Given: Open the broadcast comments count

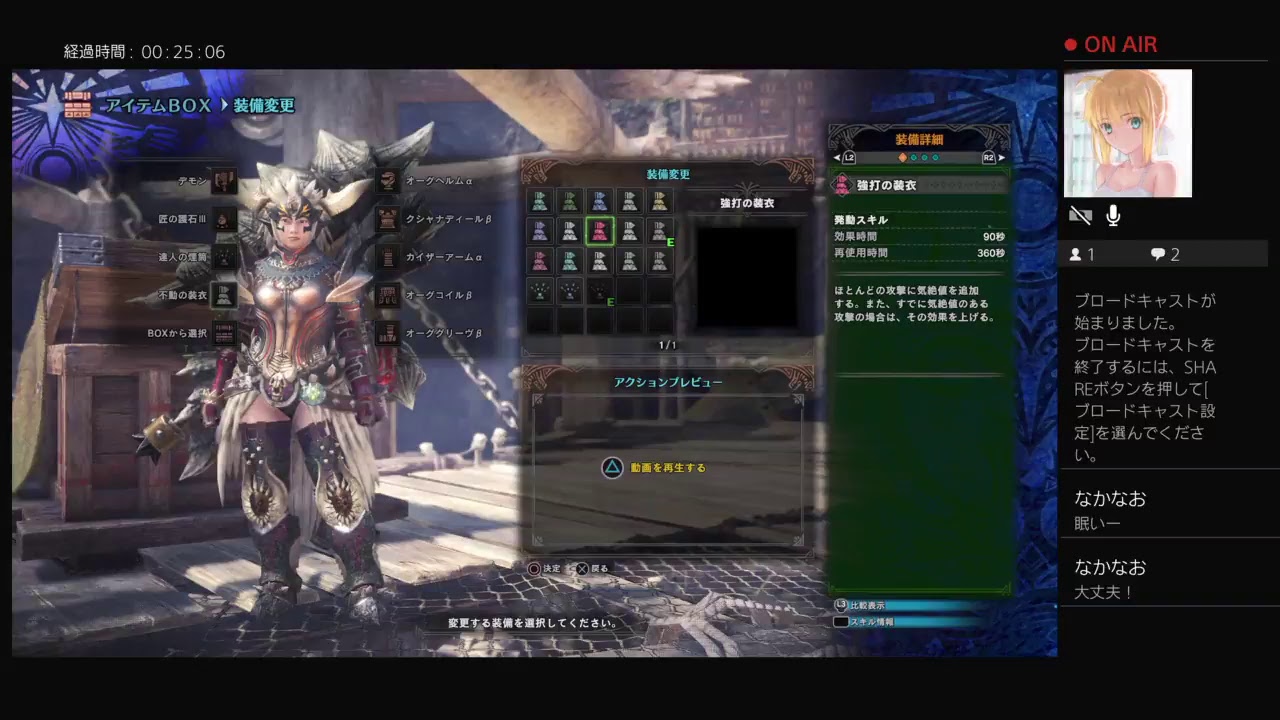Looking at the screenshot, I should 1165,255.
